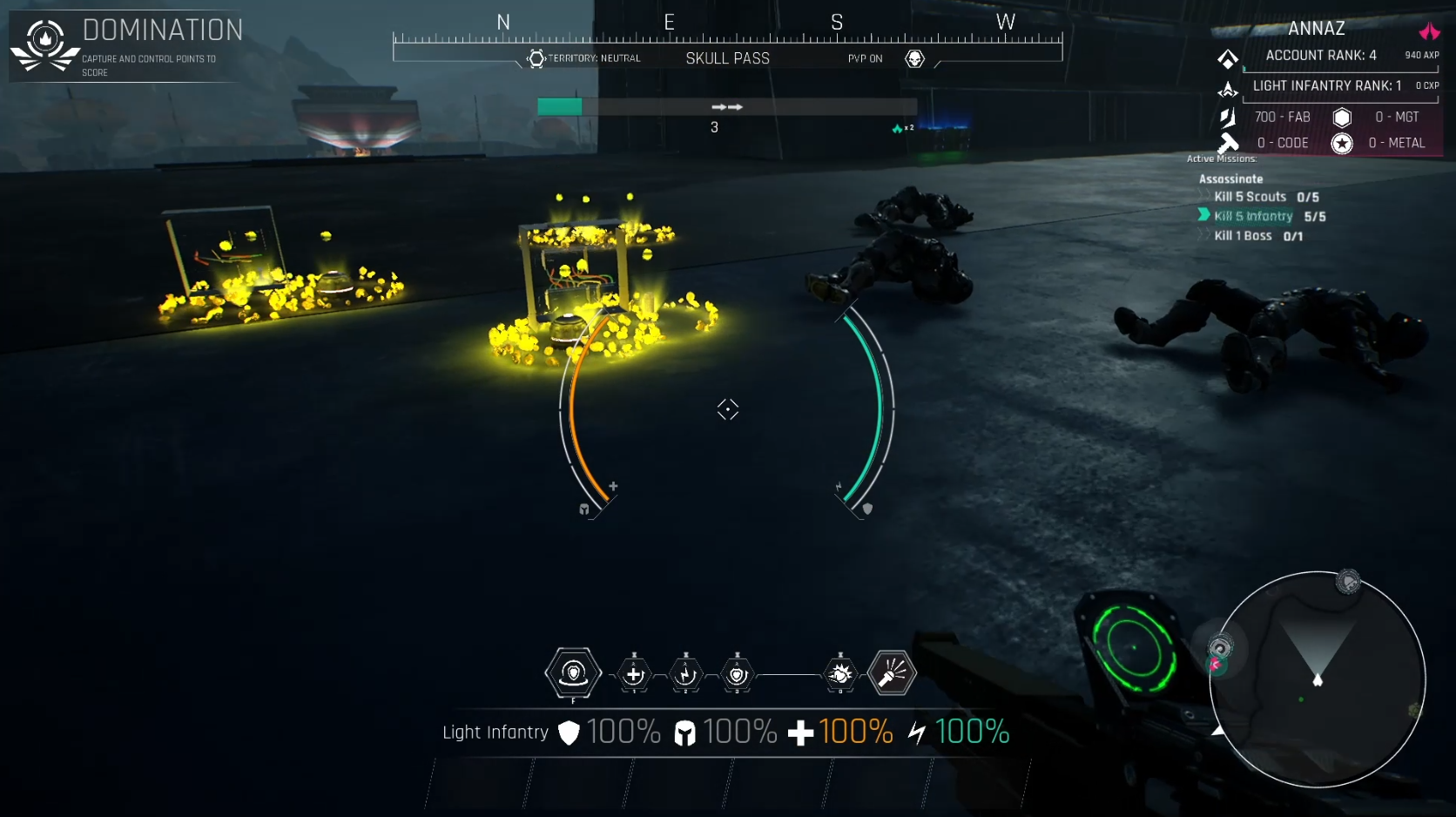This screenshot has height=817, width=1456.
Task: Use the healing cross ability
Action: (634, 674)
